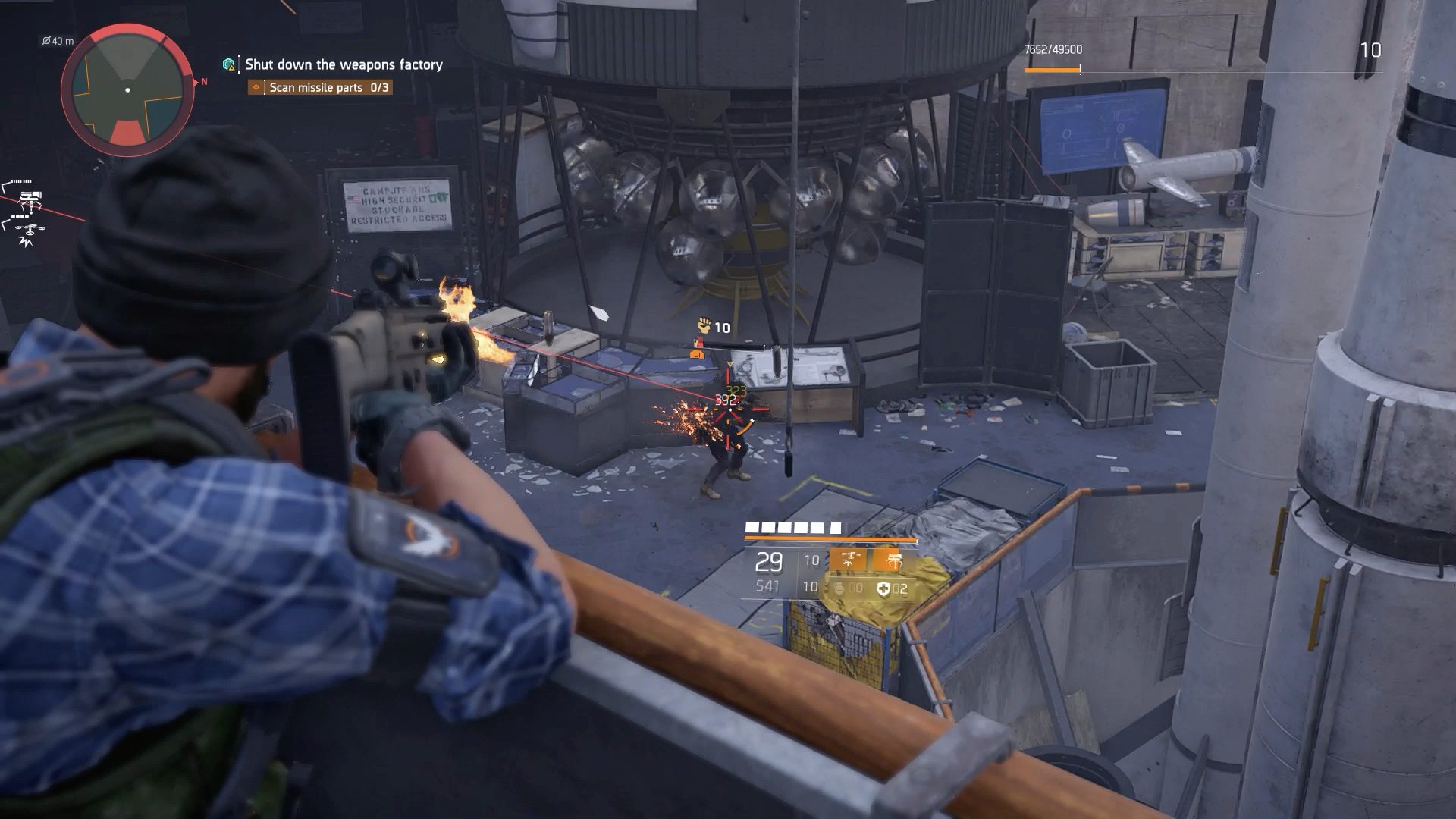Select the 'Shut down the weapons factory' mission tracker
Viewport: 1456px width, 819px height.
[x=344, y=64]
